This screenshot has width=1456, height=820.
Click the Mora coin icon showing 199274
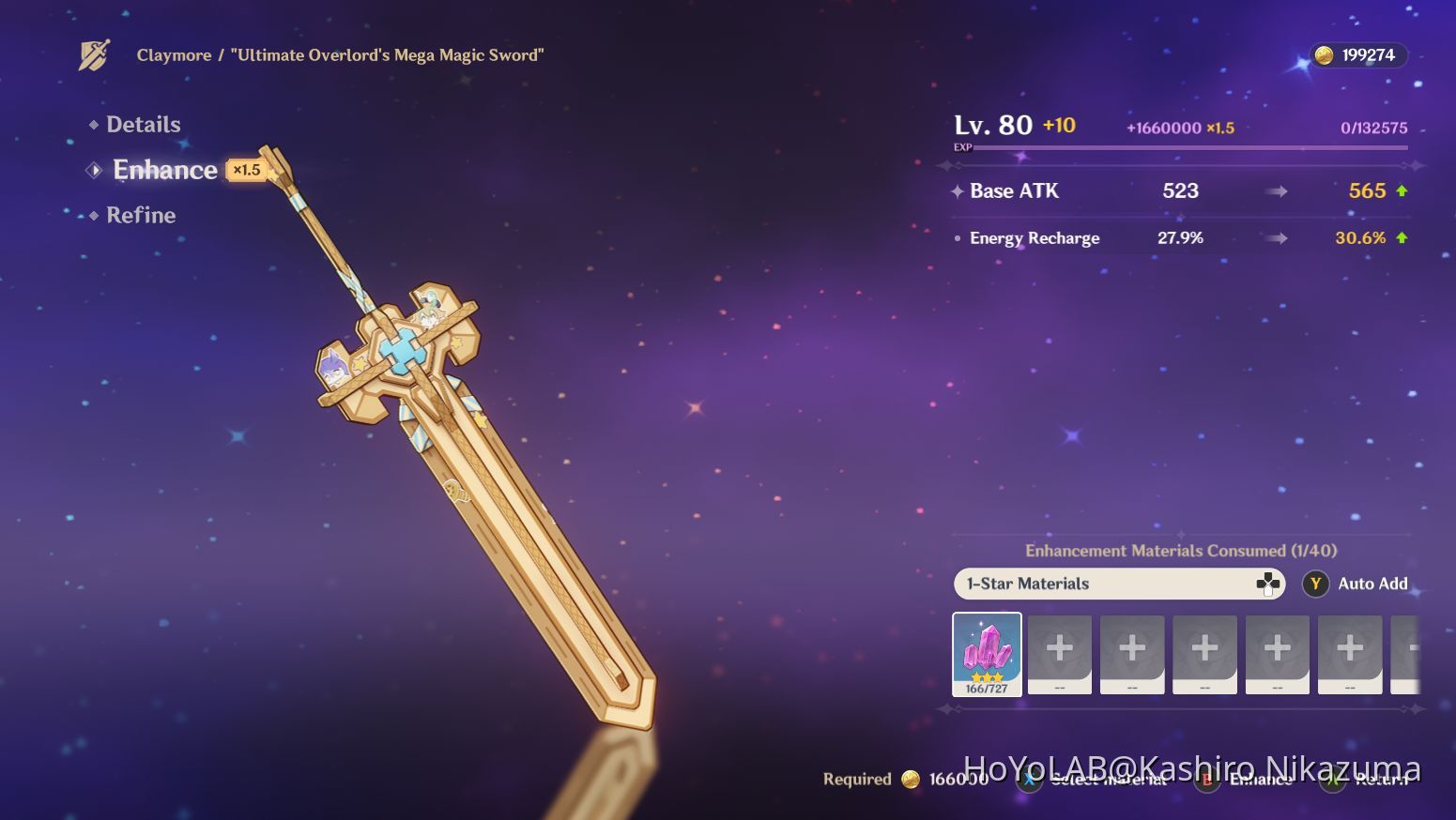[x=1326, y=54]
